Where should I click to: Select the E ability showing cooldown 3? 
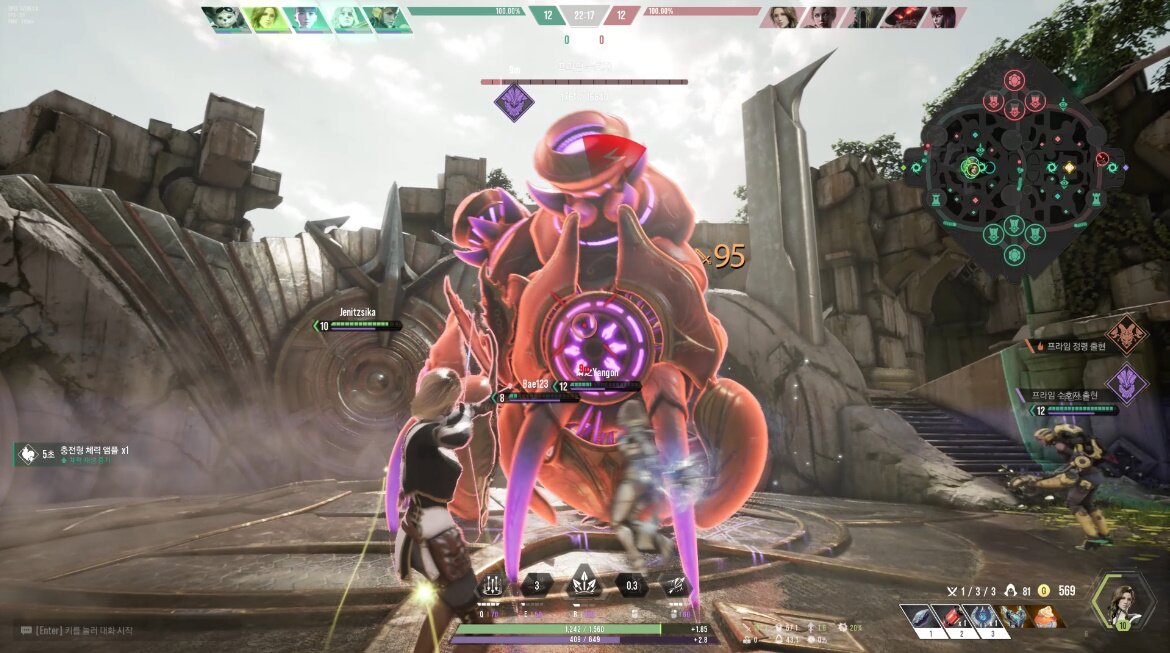(537, 586)
